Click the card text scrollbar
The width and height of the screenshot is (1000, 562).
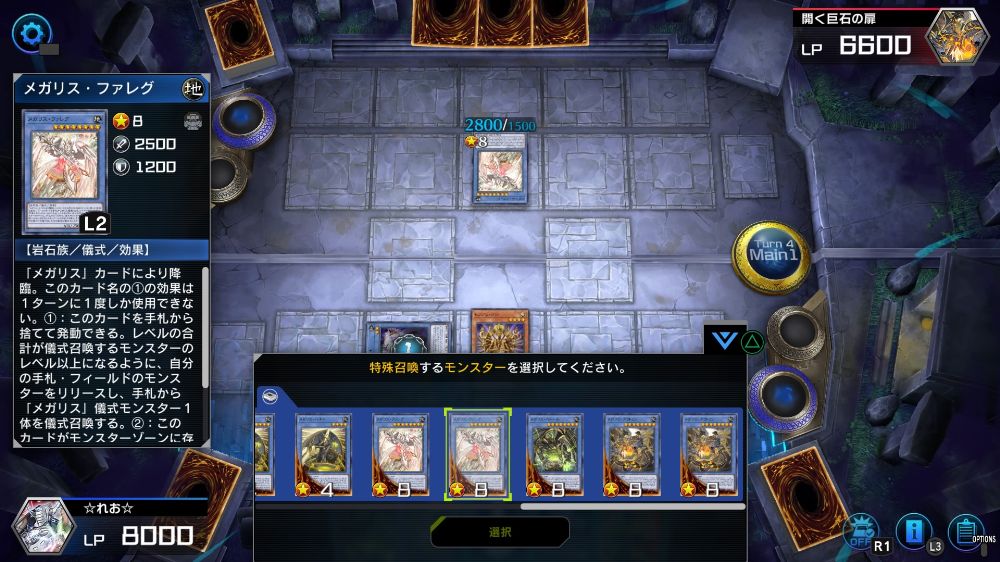[206, 330]
